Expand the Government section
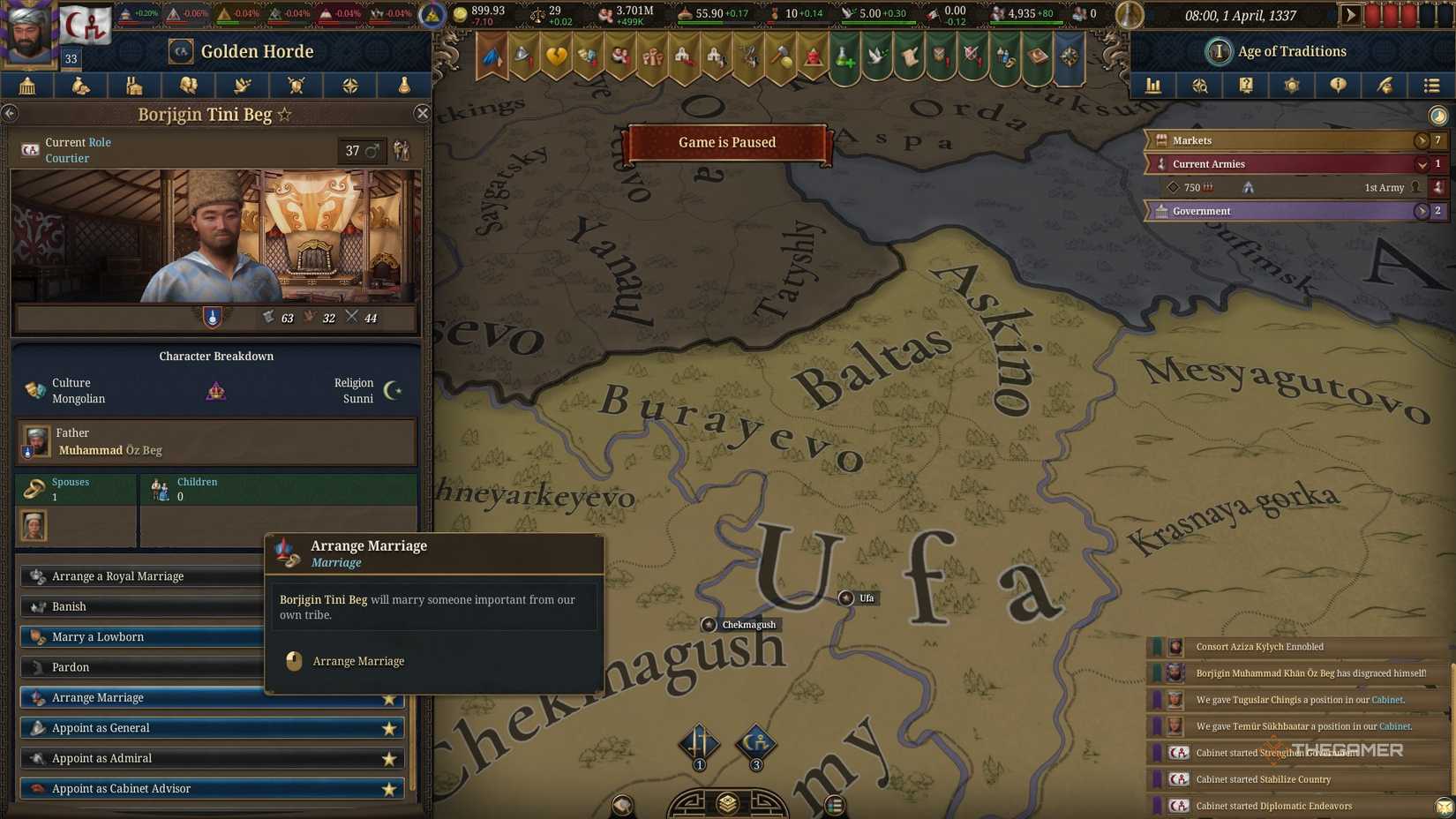 point(1422,211)
